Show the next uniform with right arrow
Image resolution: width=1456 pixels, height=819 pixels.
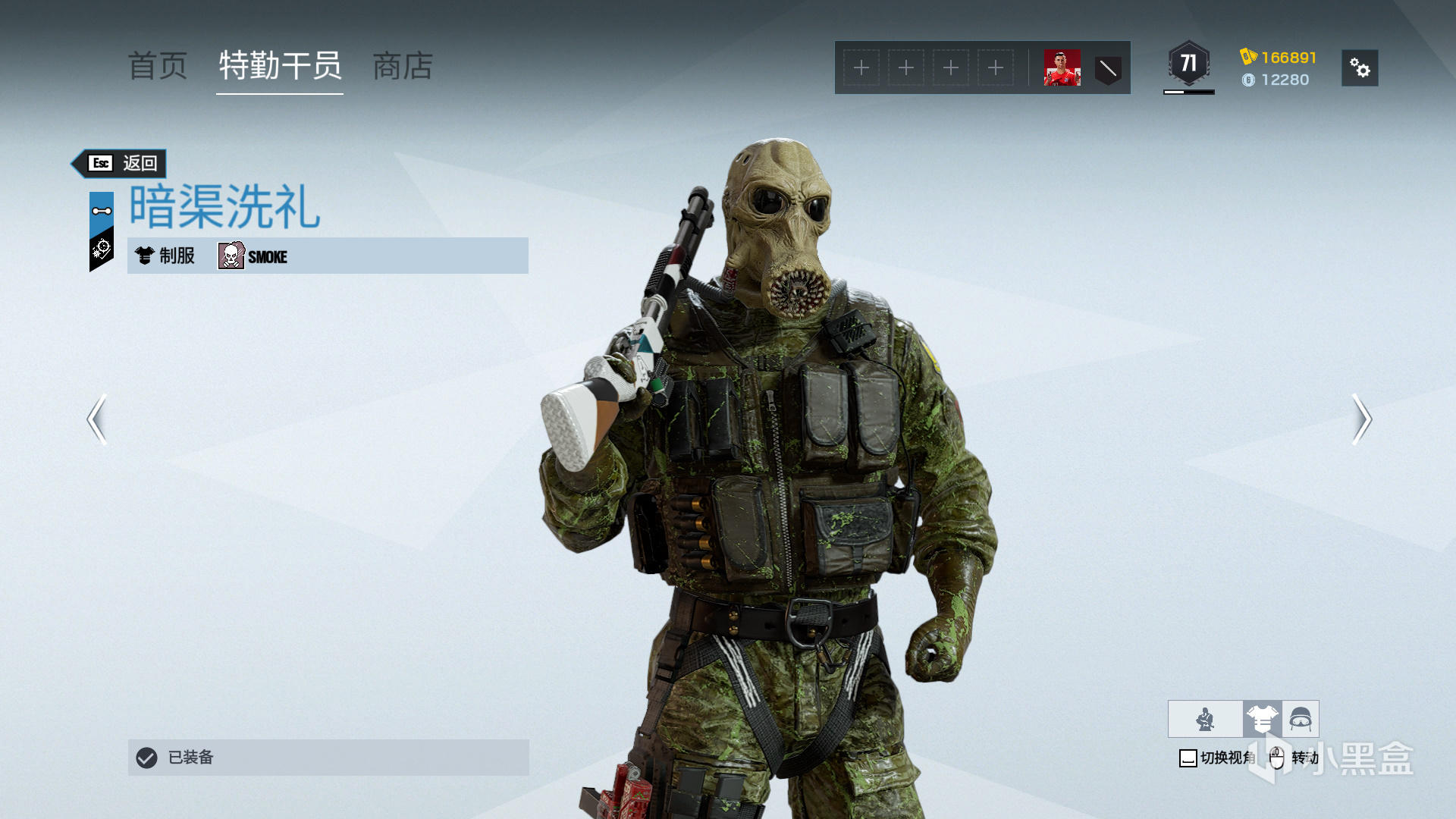click(x=1362, y=419)
